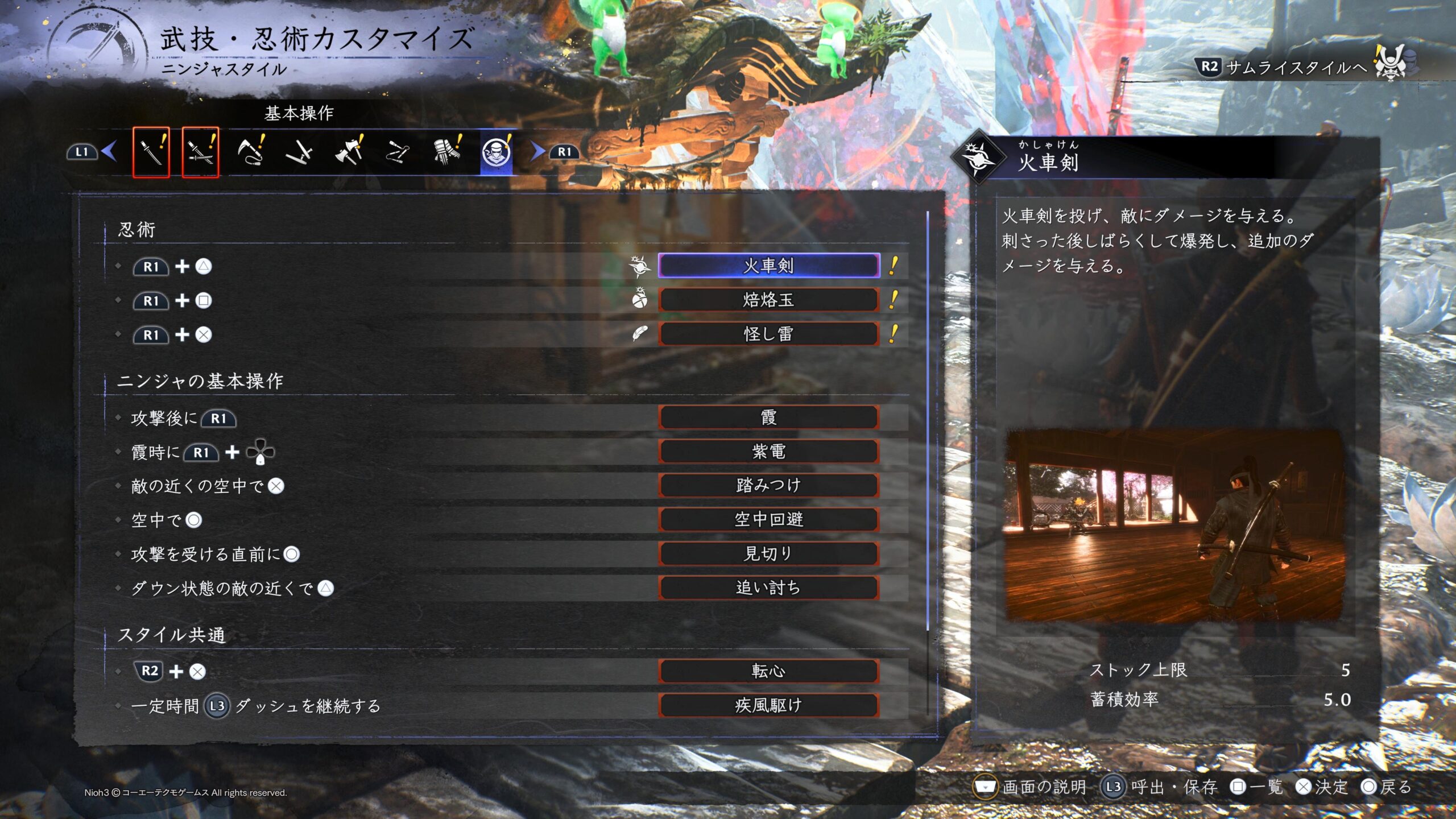The width and height of the screenshot is (1456, 819).
Task: Select the ninja head basic controls tab
Action: tap(496, 152)
